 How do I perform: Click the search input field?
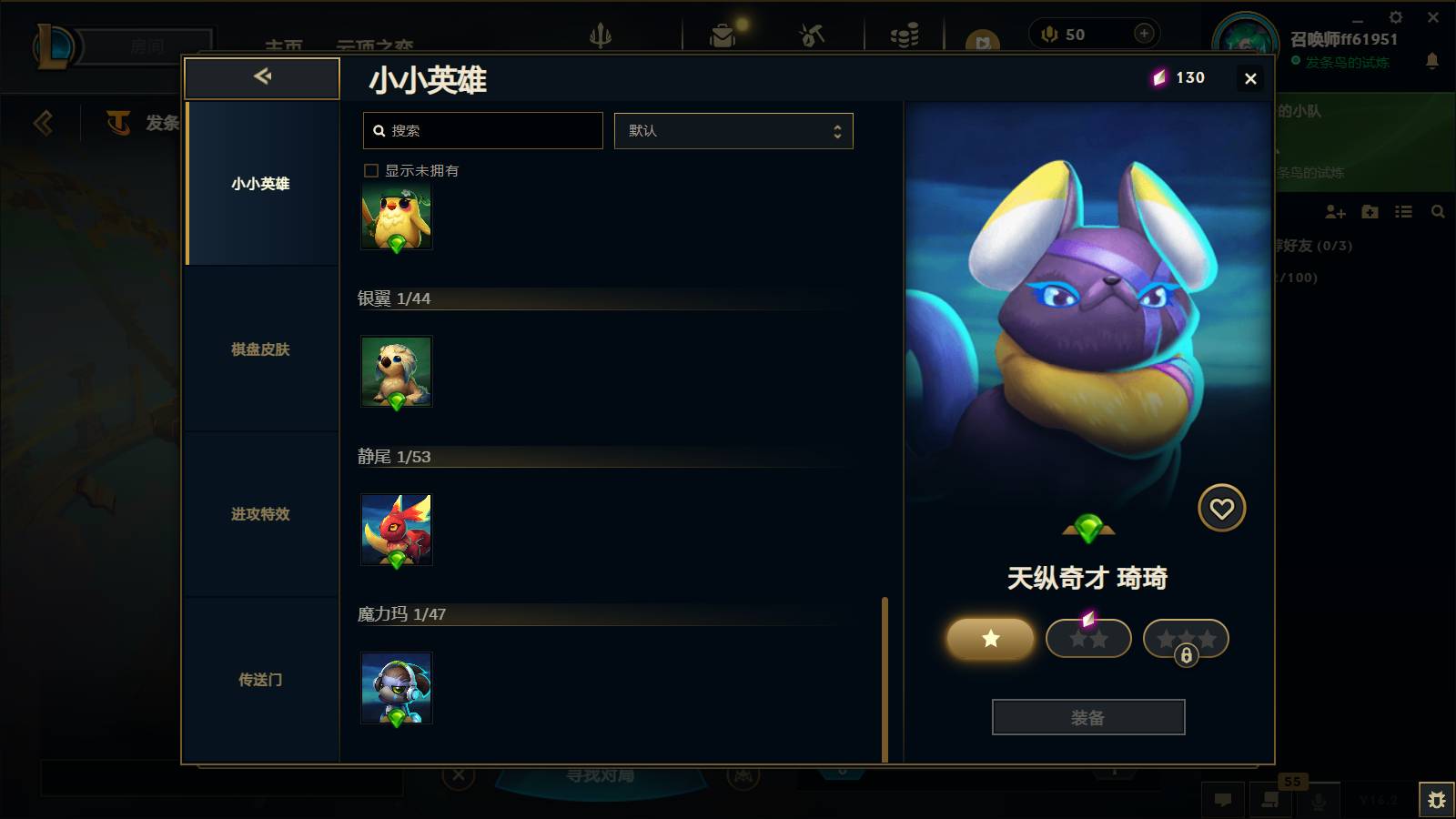pos(482,130)
